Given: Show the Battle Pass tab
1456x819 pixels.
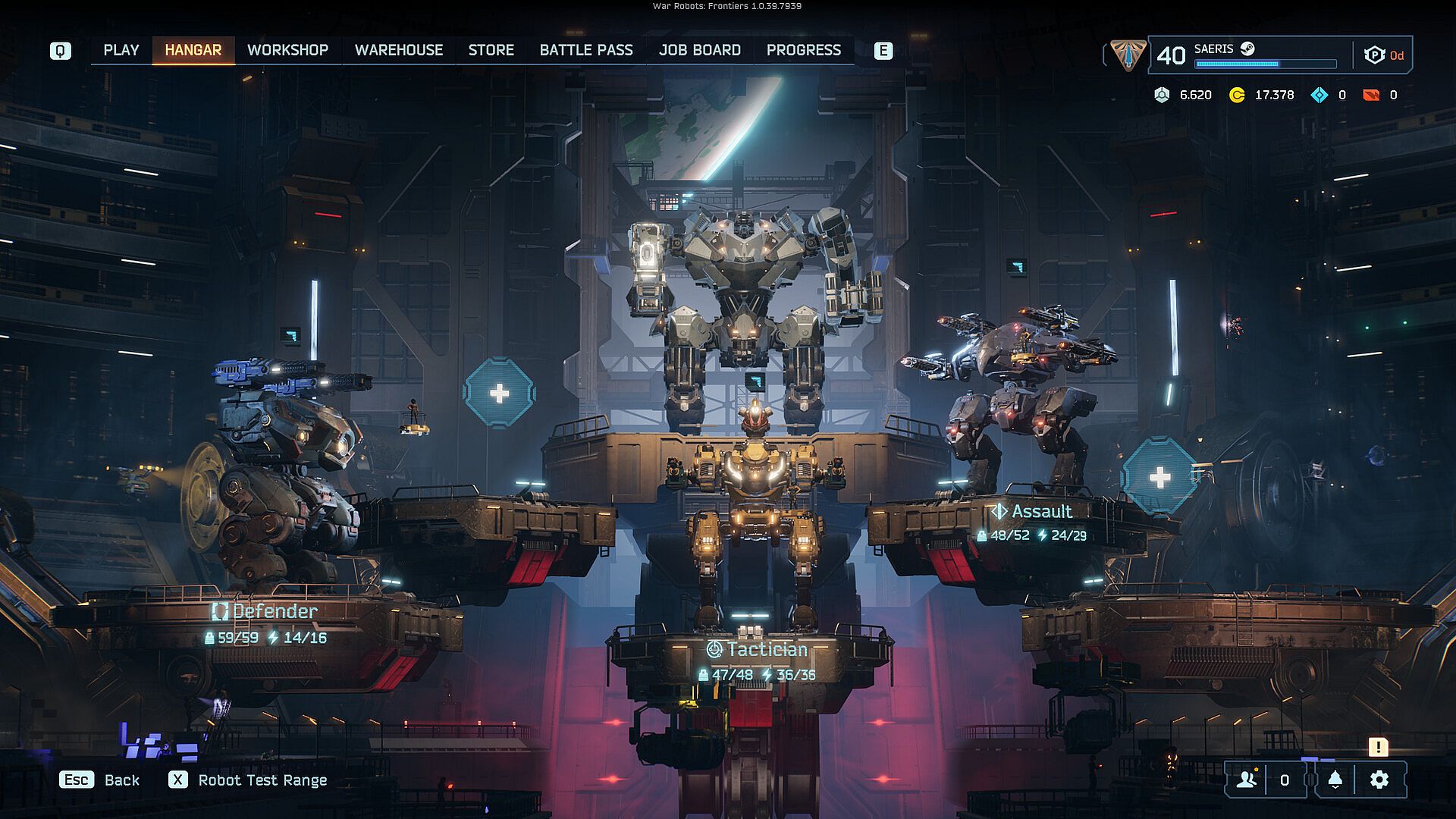Looking at the screenshot, I should point(585,50).
